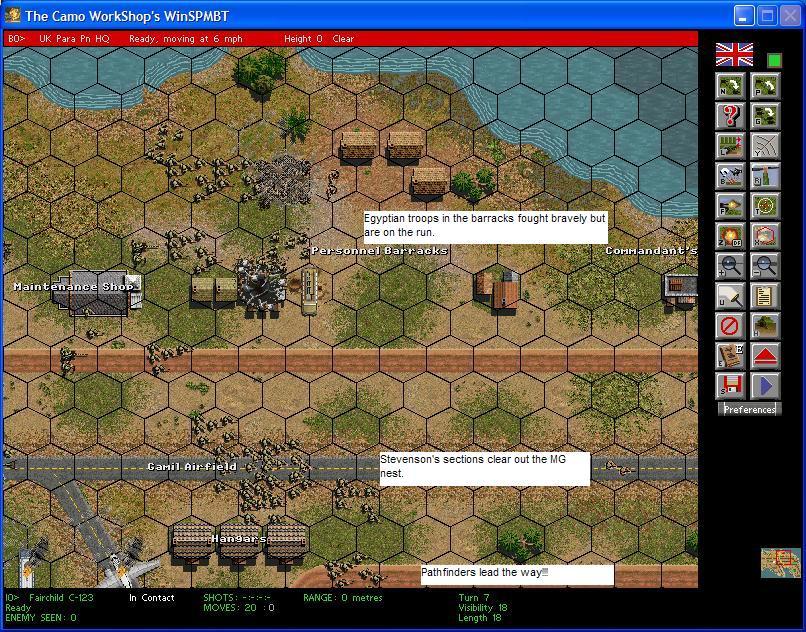The image size is (806, 632).
Task: Toggle the hexagon grid button
Action: [x=765, y=236]
